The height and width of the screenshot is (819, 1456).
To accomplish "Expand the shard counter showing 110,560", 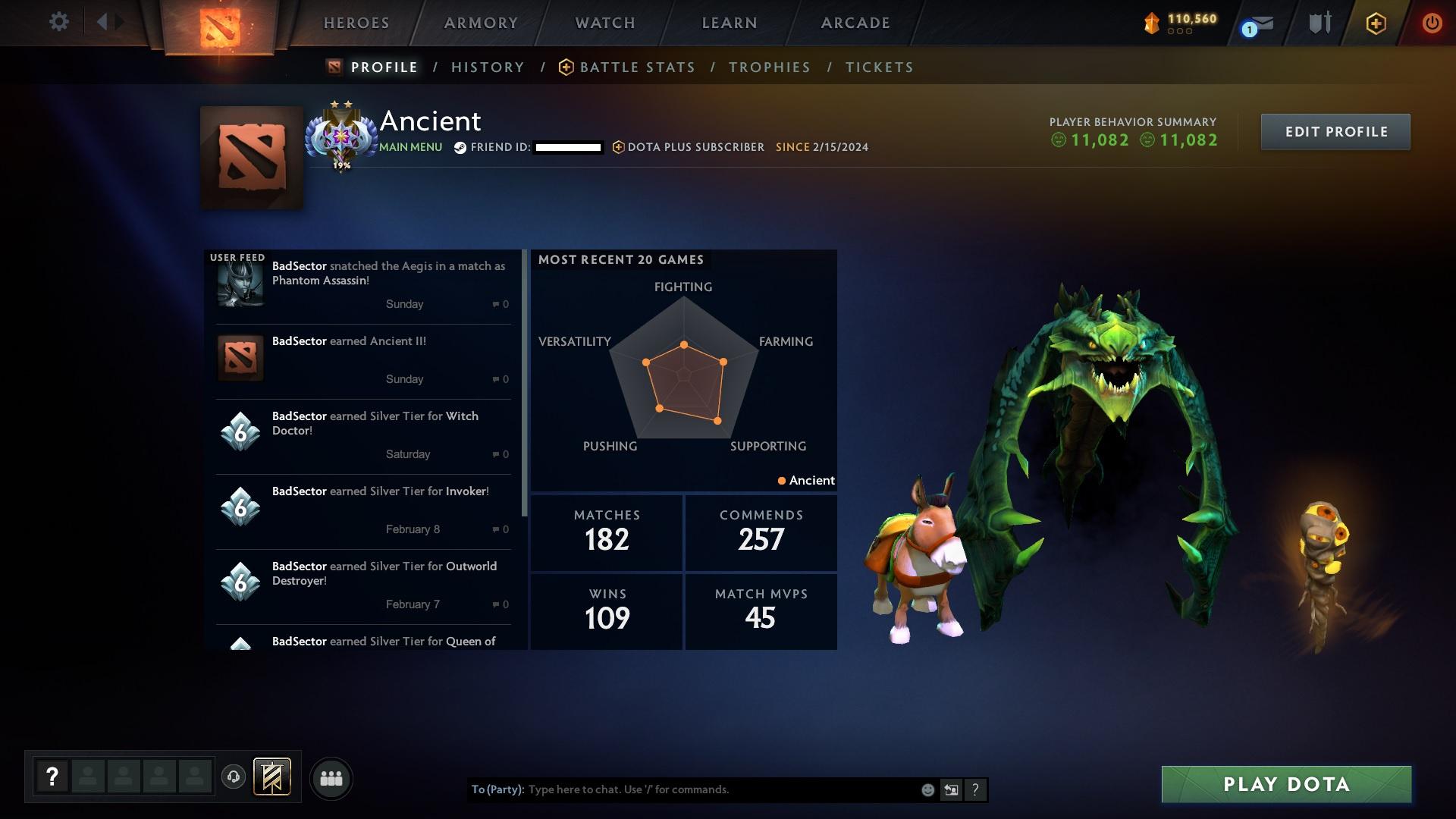I will (1179, 23).
